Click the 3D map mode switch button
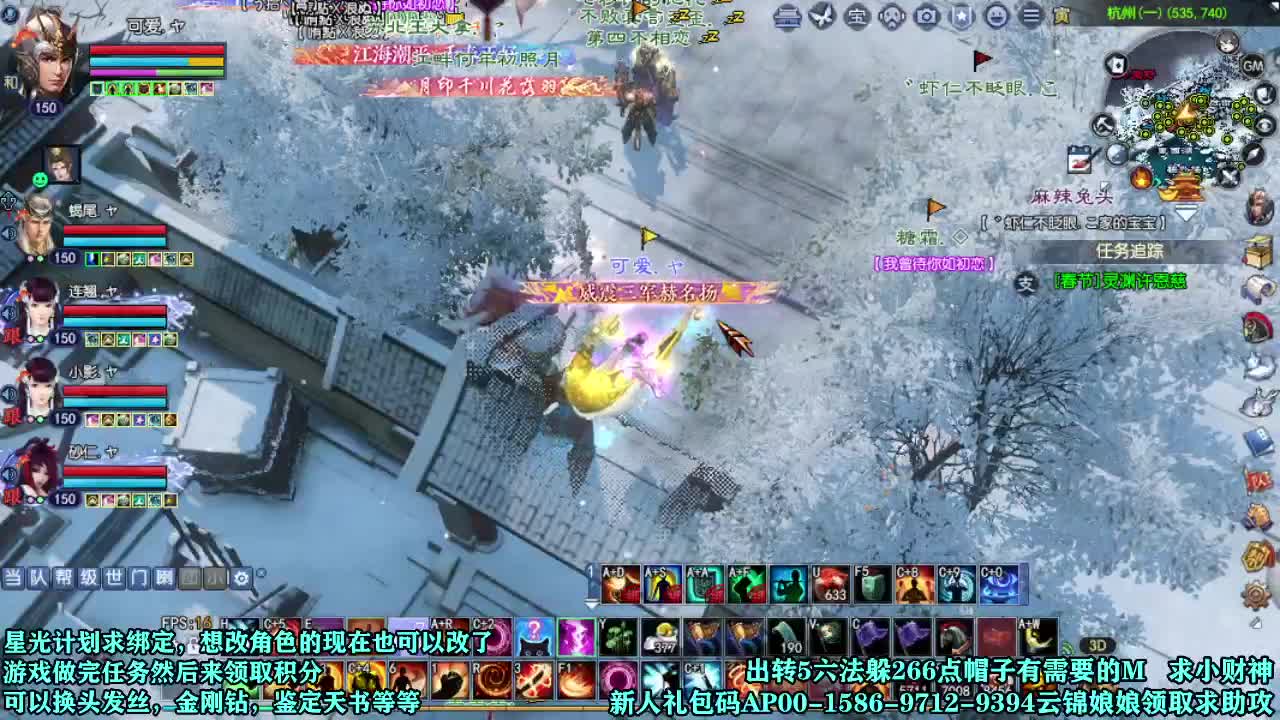Image resolution: width=1280 pixels, height=720 pixels. (1097, 646)
